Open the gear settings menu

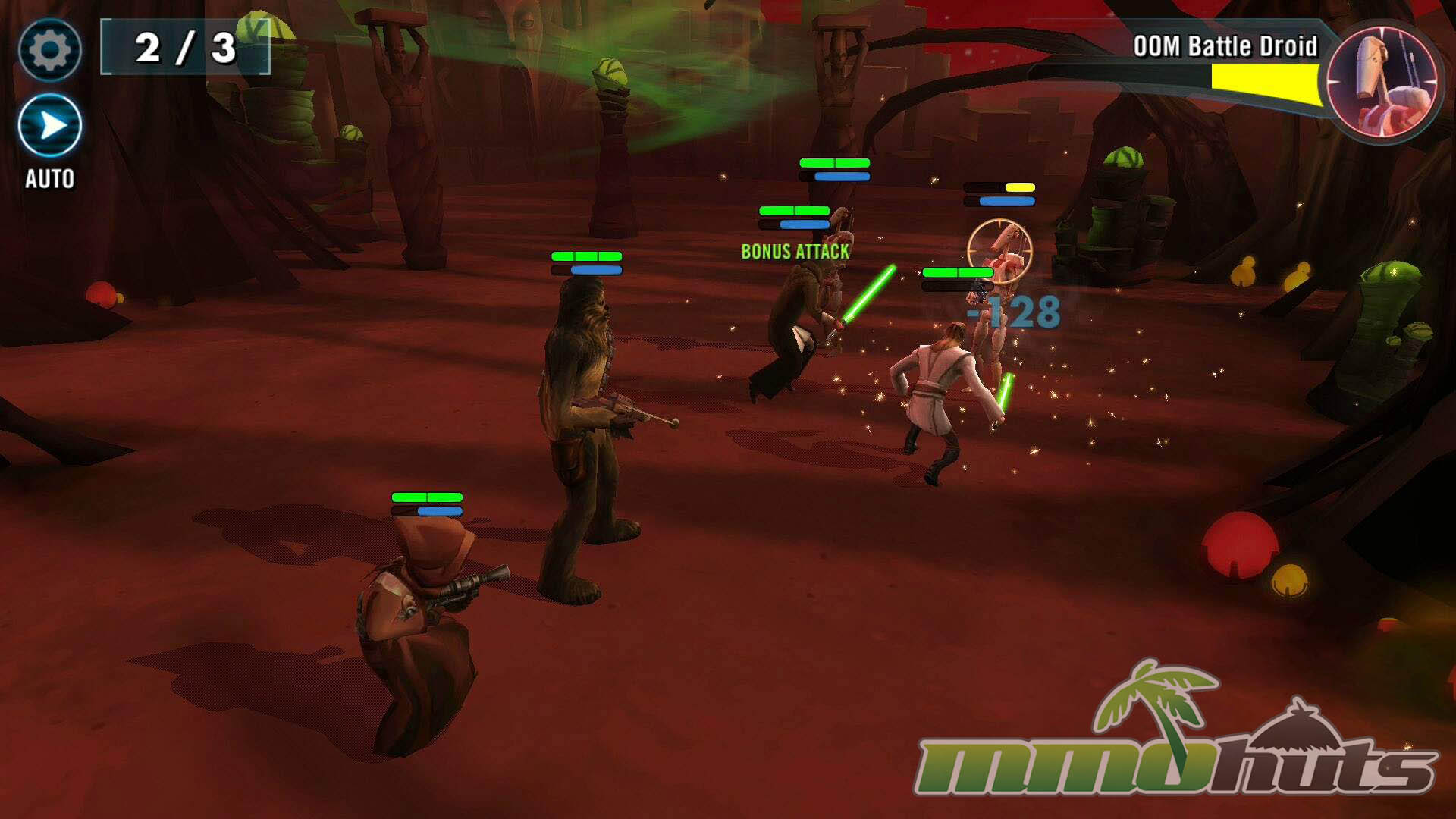50,50
